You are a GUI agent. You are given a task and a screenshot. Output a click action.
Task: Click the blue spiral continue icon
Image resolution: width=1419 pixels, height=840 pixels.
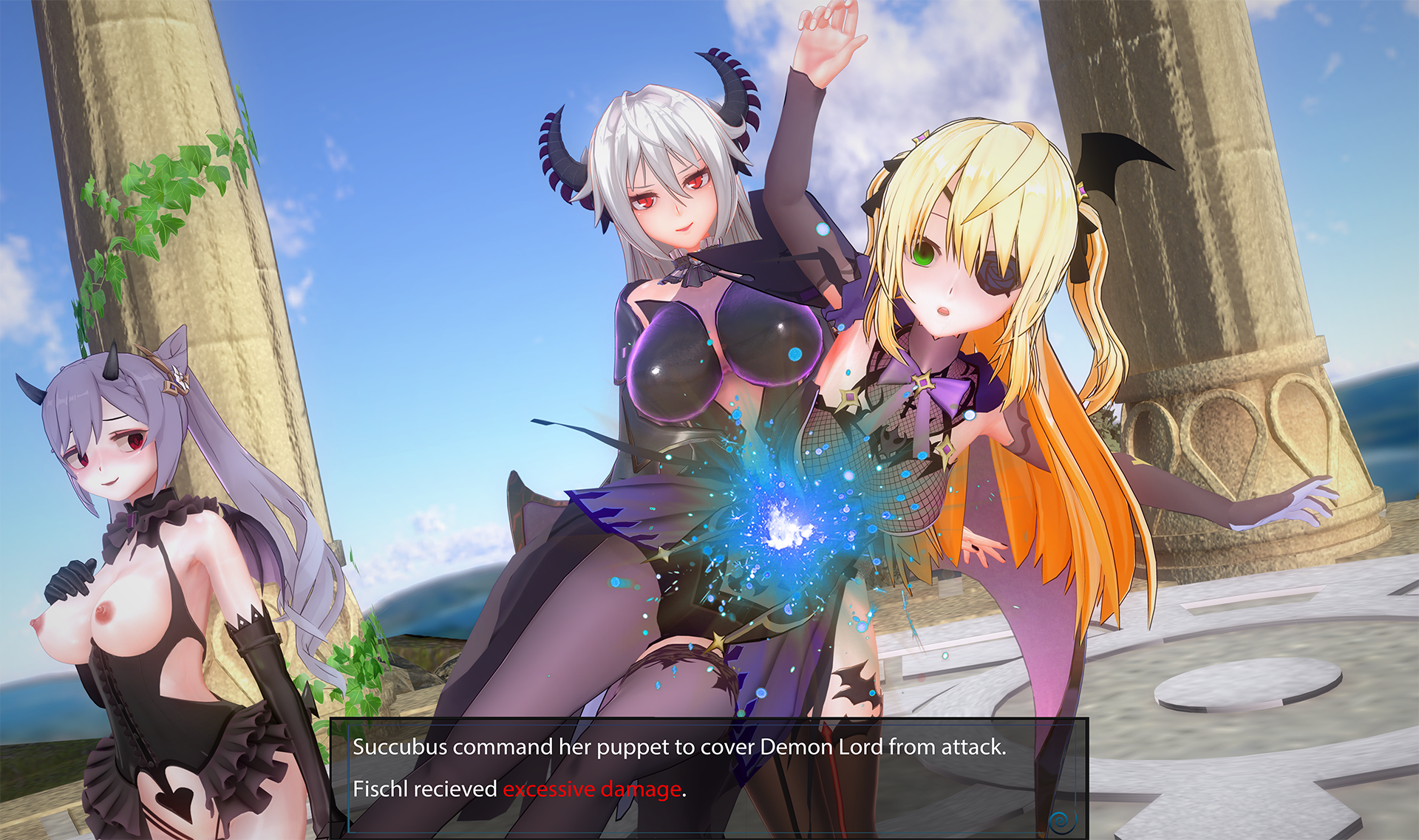pos(1061,820)
